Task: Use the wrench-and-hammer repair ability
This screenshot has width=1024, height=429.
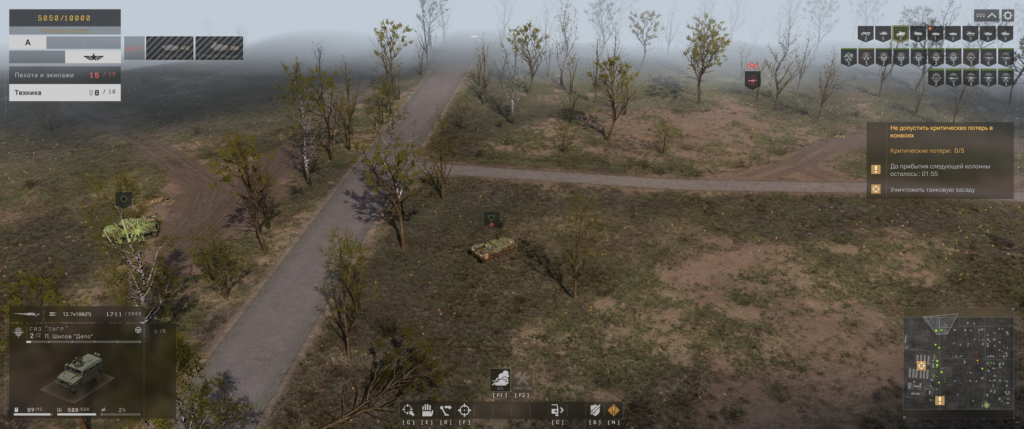Action: [x=522, y=379]
